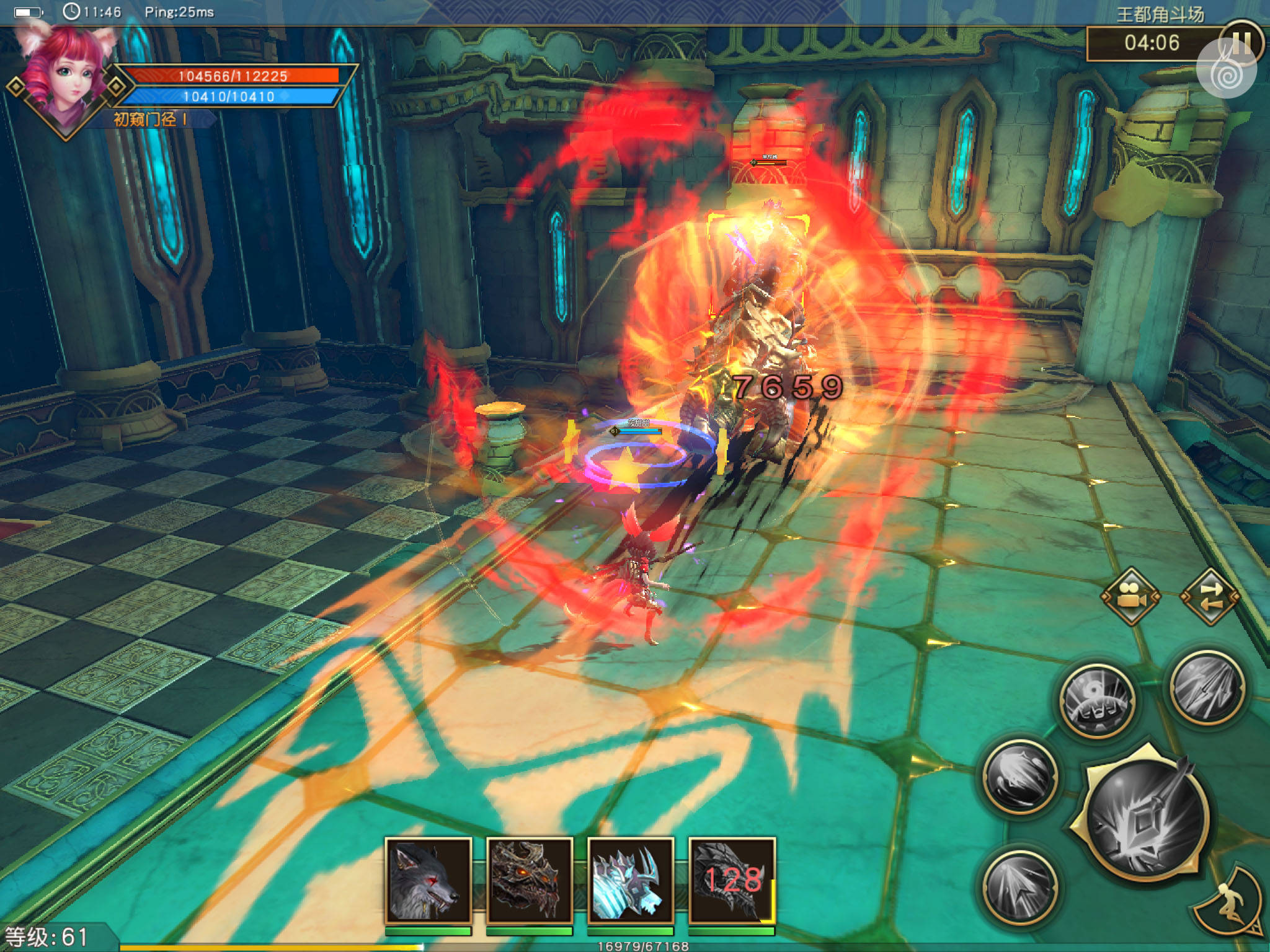1270x952 pixels.
Task: Activate the bear trap skill
Action: point(1097,701)
